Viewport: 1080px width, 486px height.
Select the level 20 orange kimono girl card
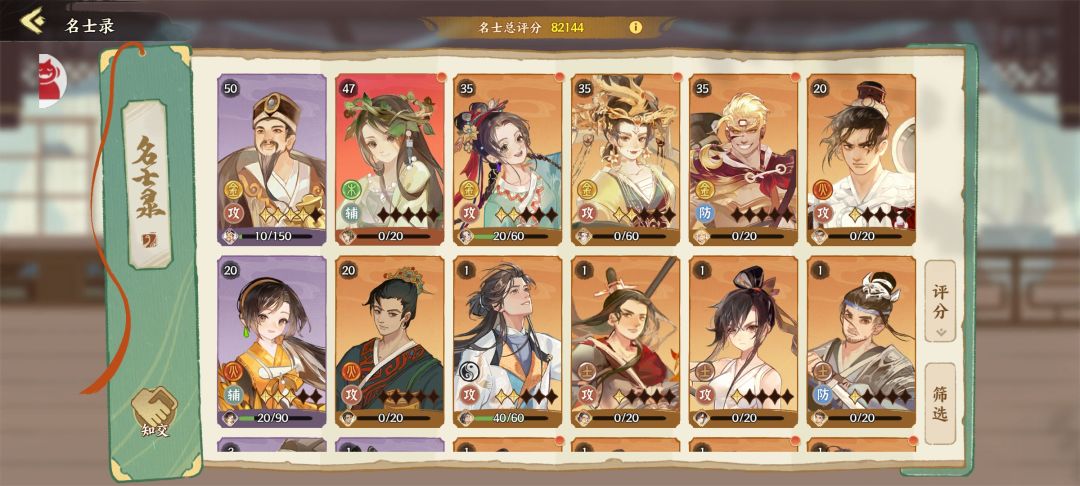point(272,341)
